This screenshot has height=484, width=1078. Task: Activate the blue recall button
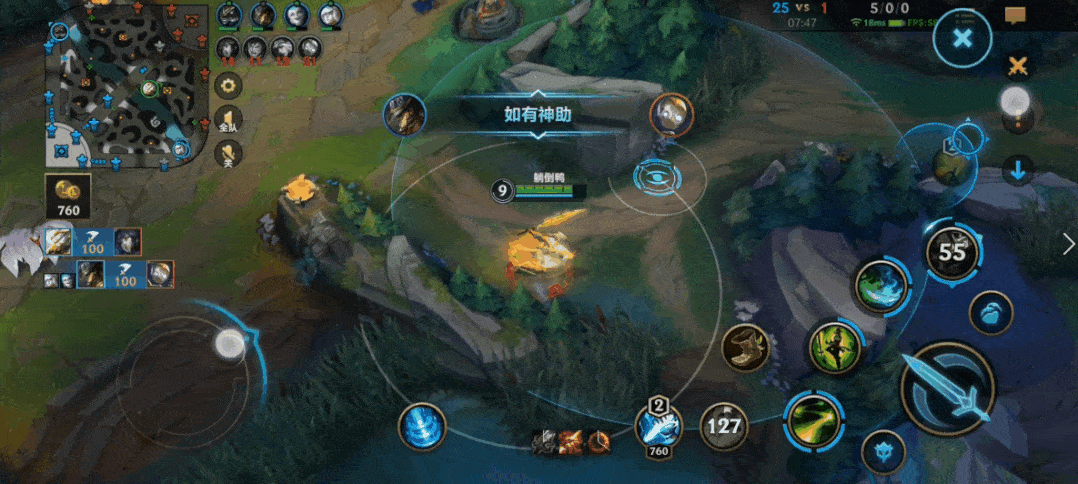tap(422, 427)
